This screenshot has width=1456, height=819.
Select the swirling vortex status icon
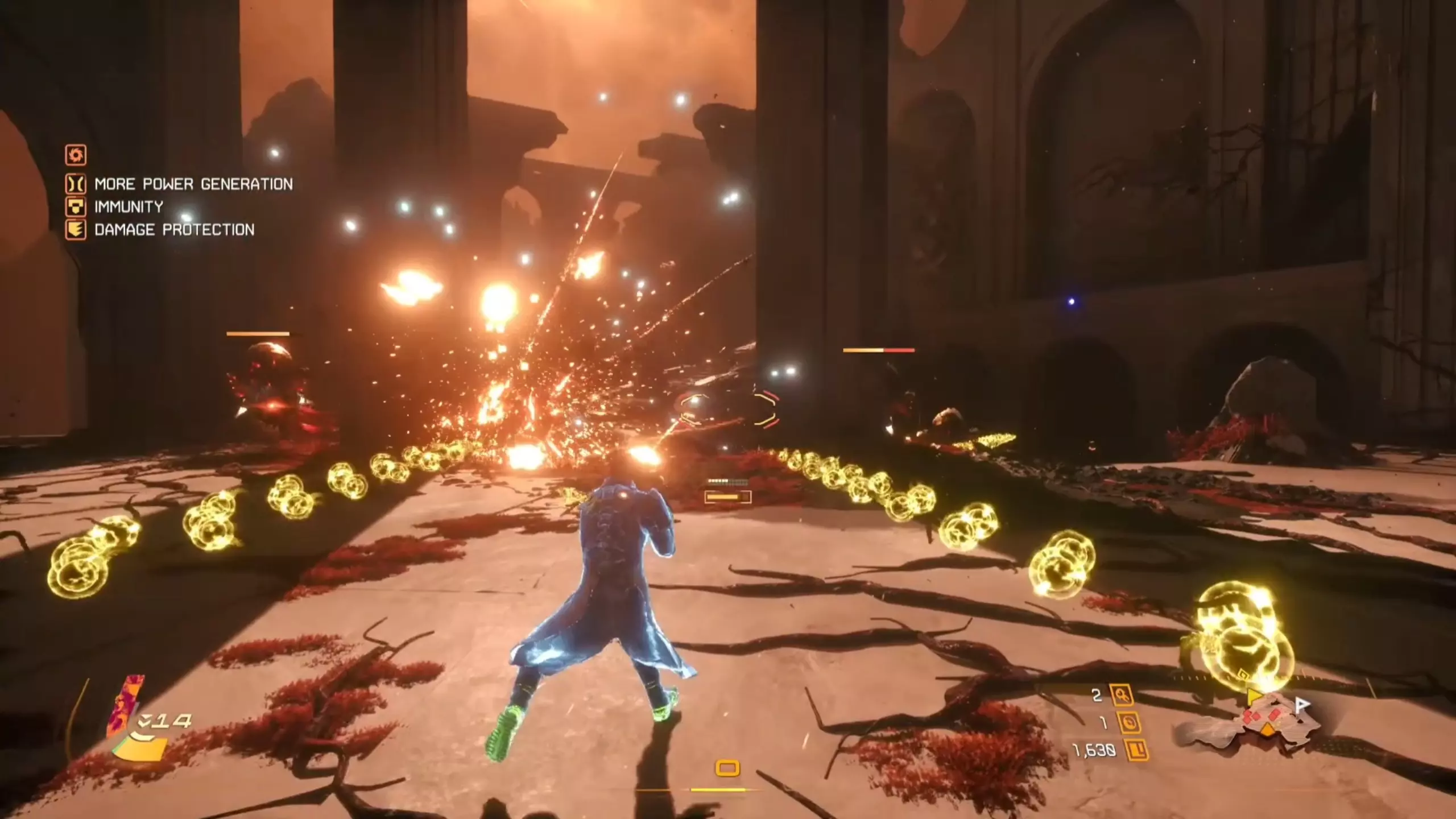click(x=76, y=154)
